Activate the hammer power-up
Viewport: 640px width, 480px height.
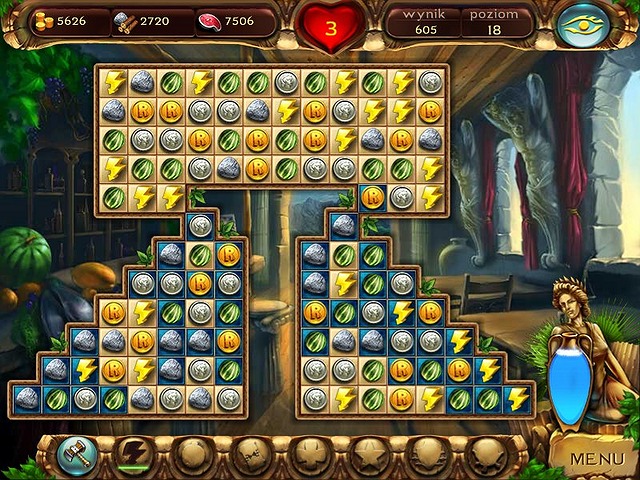76,454
